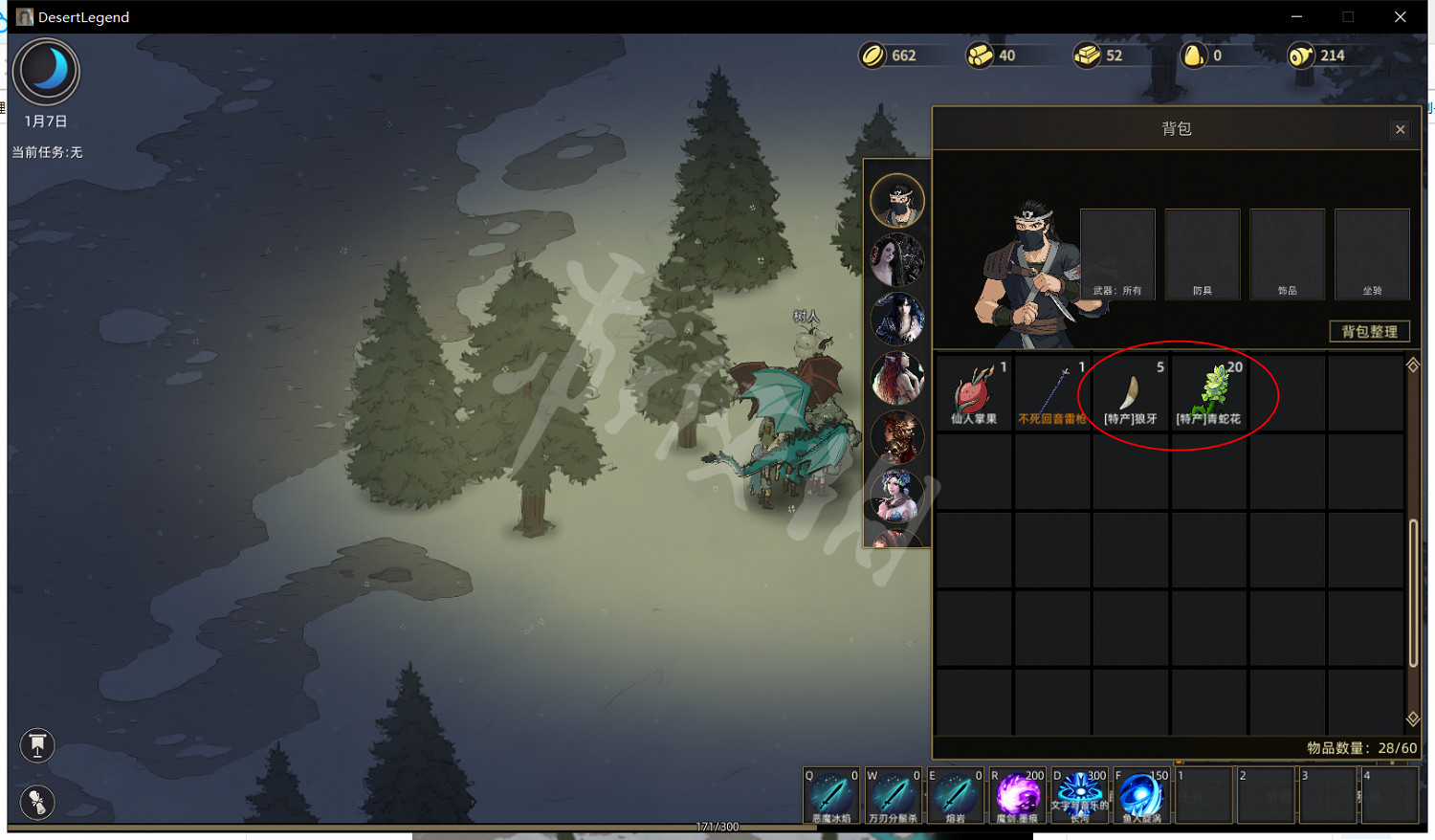The width and height of the screenshot is (1435, 840).
Task: Close the 背包 backpack panel
Action: click(1401, 129)
